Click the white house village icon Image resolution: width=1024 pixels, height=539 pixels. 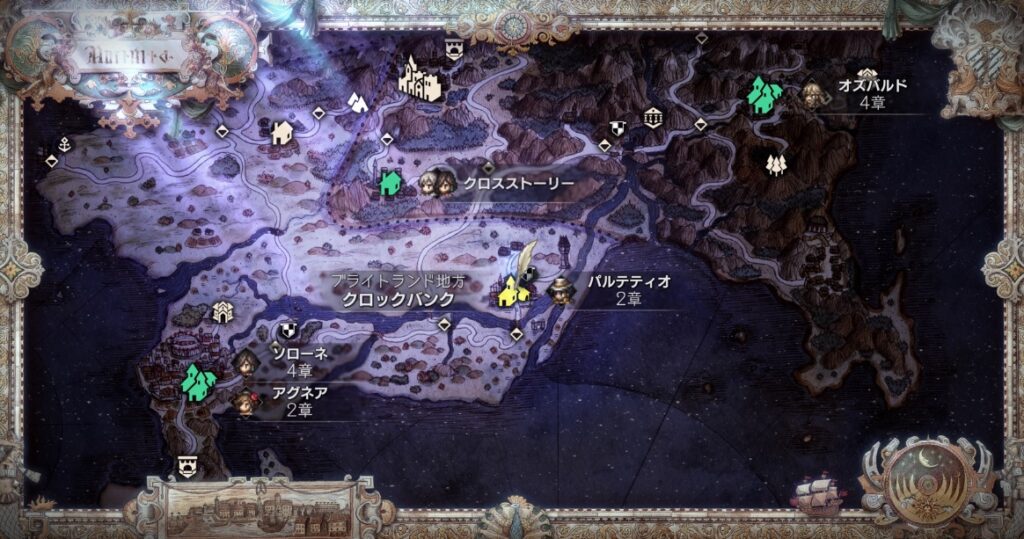click(x=282, y=131)
